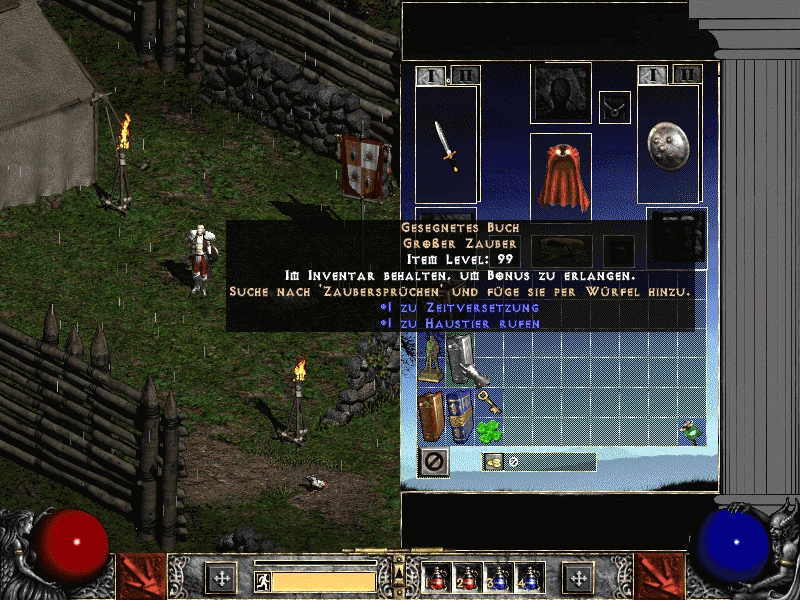Switch to weapon set II above the shield
The width and height of the screenshot is (800, 600).
point(687,74)
